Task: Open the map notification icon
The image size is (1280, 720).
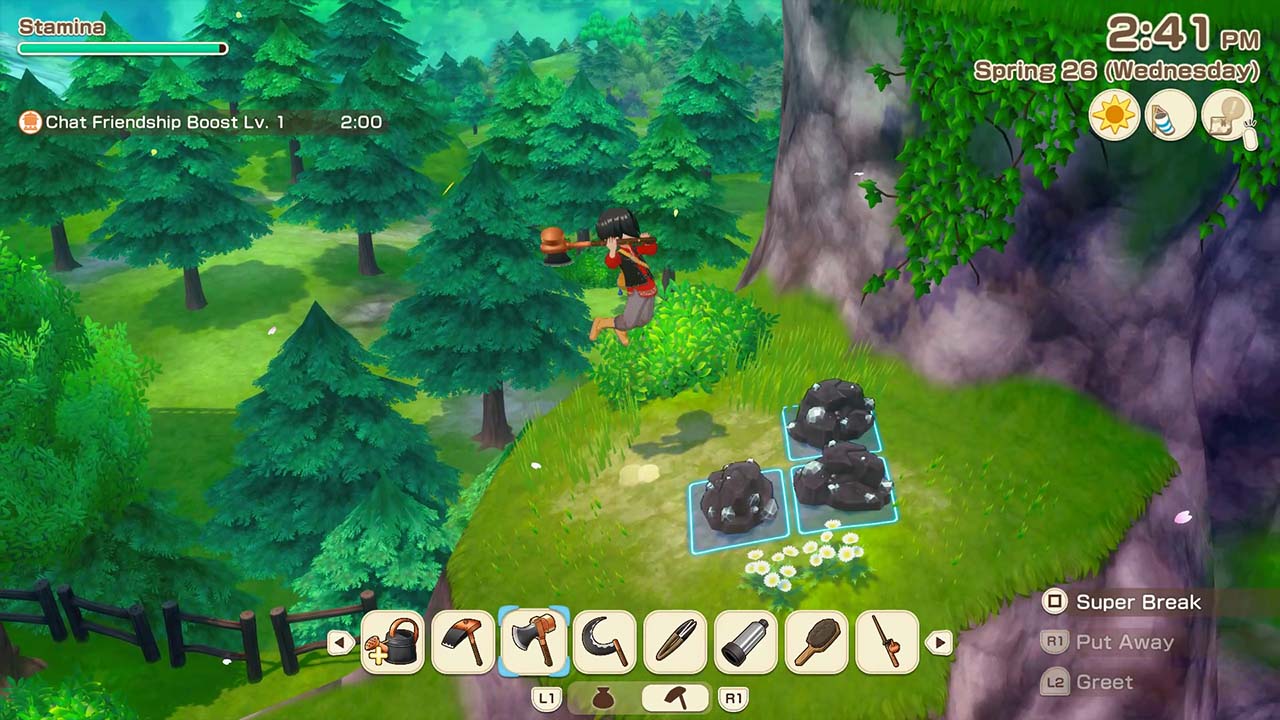Action: (1226, 114)
